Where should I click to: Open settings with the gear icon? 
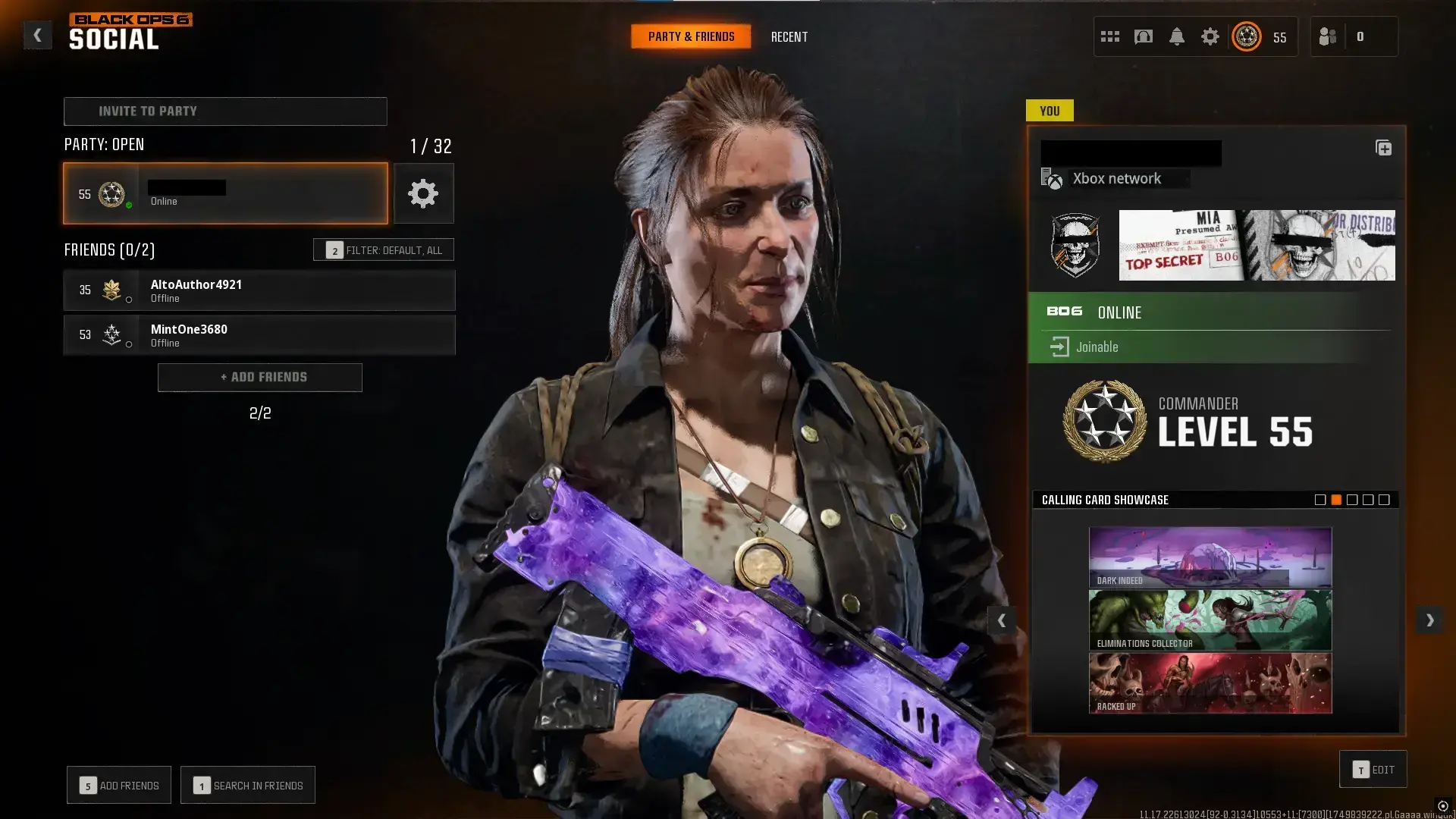tap(1210, 36)
